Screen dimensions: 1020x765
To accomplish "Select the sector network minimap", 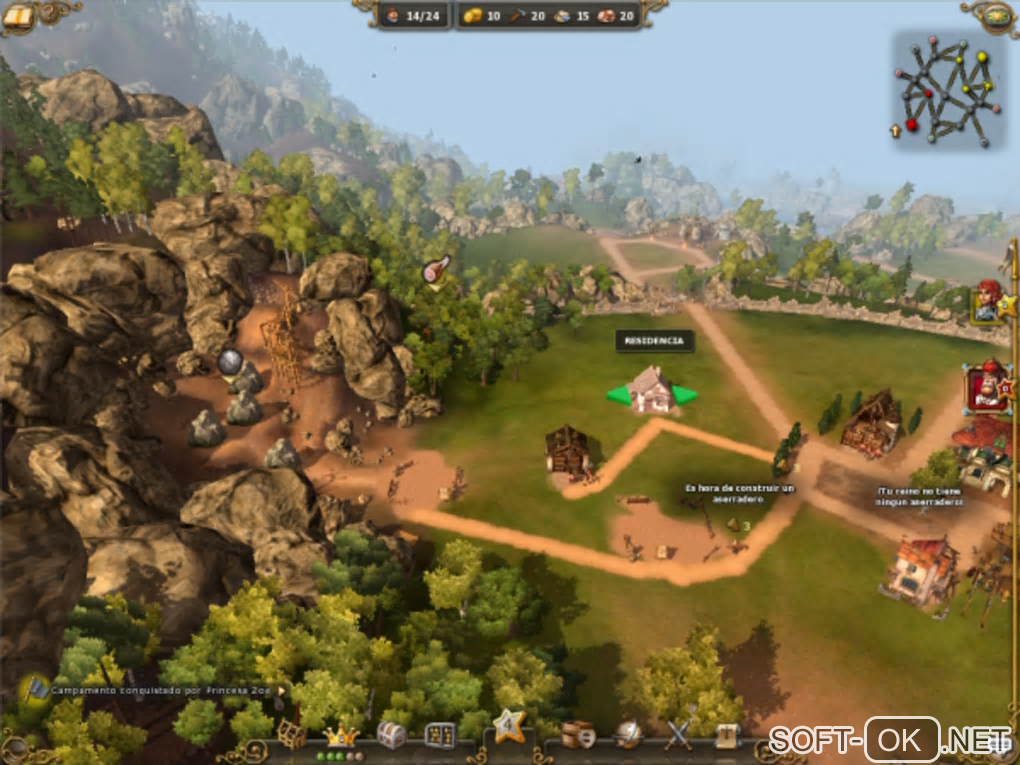I will tap(944, 91).
